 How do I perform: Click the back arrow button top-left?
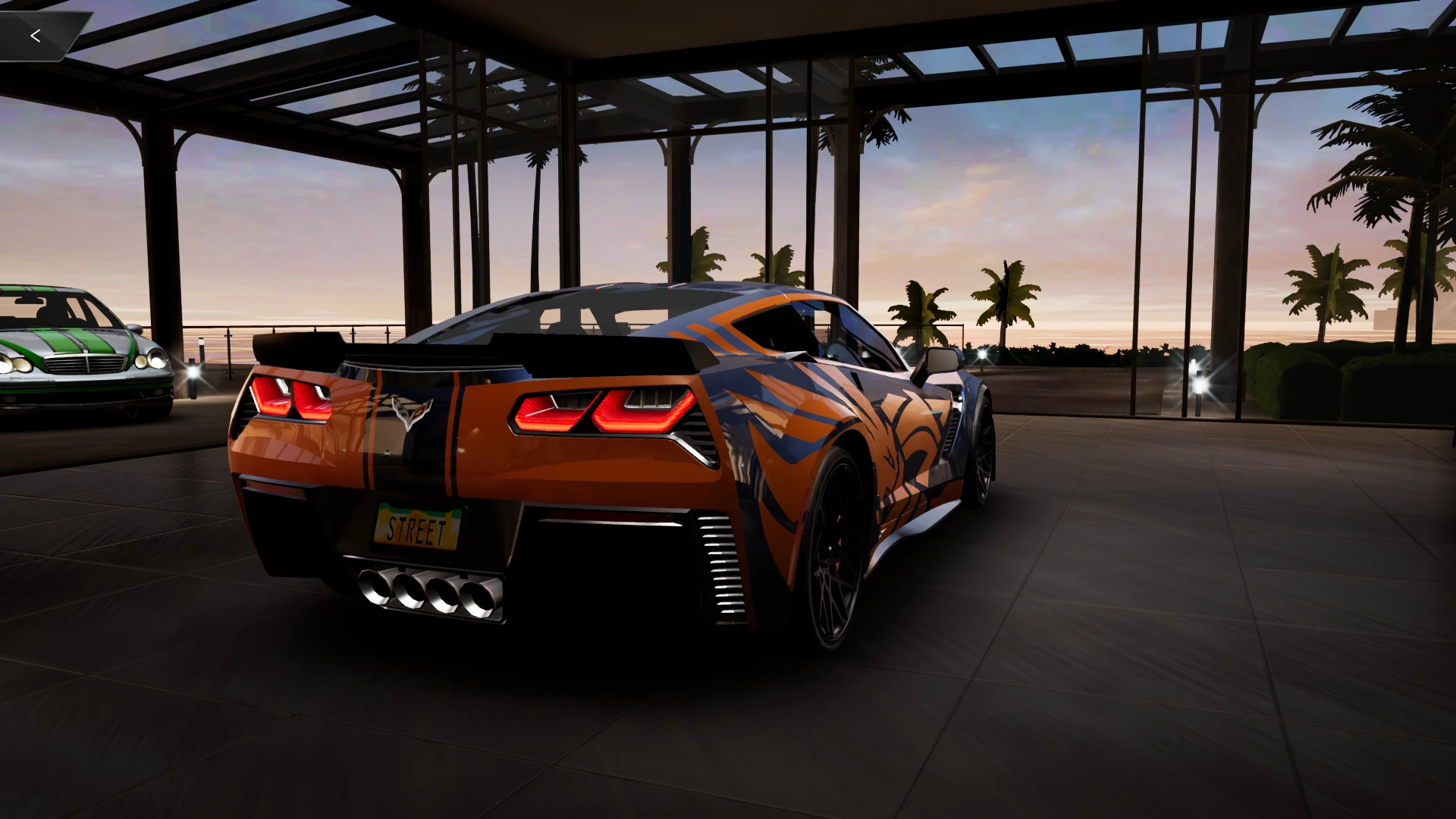pos(36,35)
